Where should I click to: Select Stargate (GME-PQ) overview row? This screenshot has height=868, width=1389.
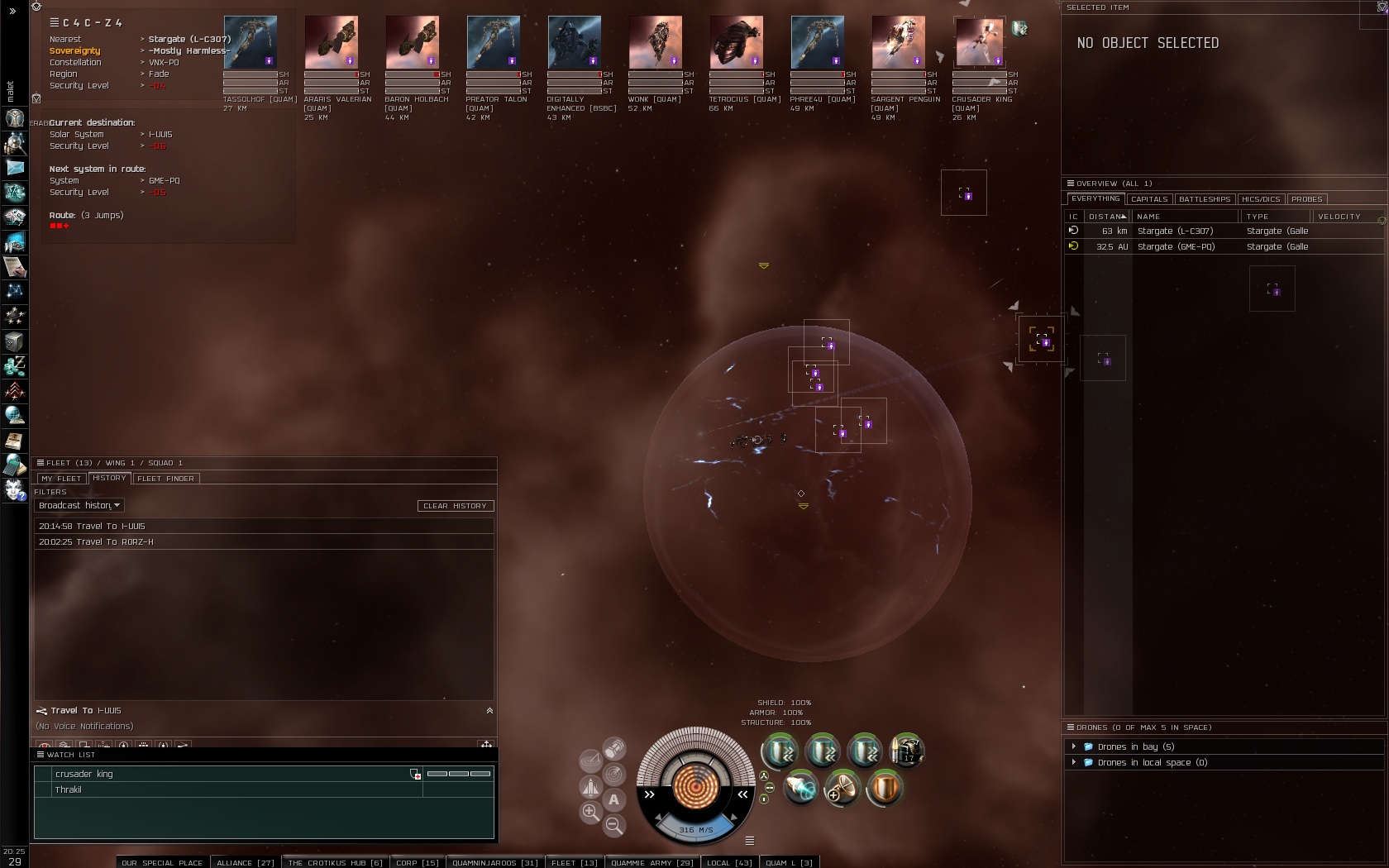[1176, 247]
